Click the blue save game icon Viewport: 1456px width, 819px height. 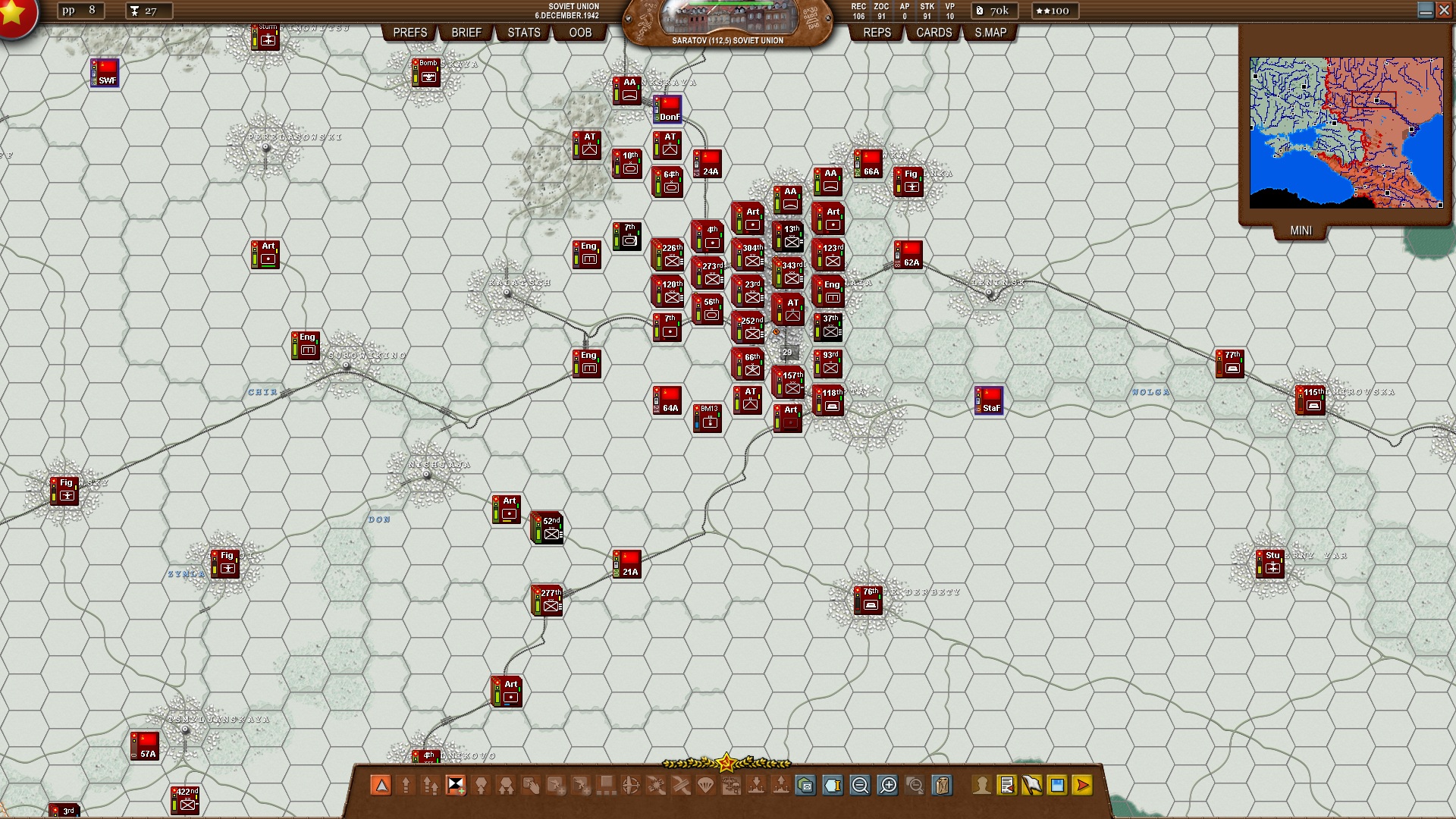coord(1056,786)
